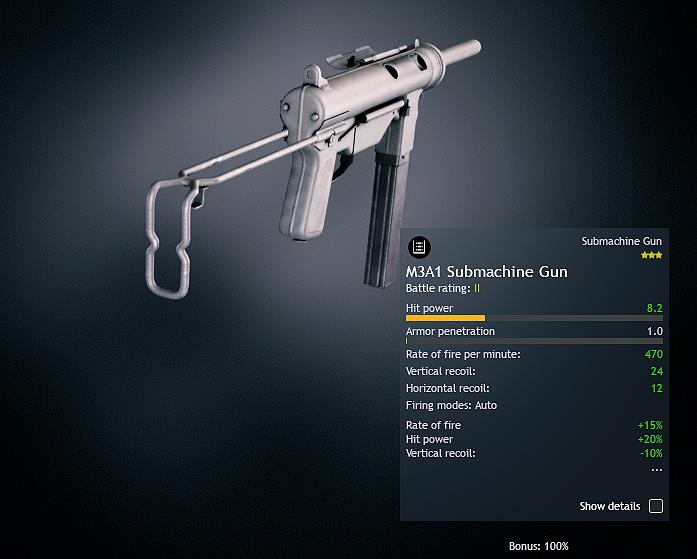Viewport: 697px width, 559px height.
Task: Click the round list icon above weapon name
Action: pos(419,247)
